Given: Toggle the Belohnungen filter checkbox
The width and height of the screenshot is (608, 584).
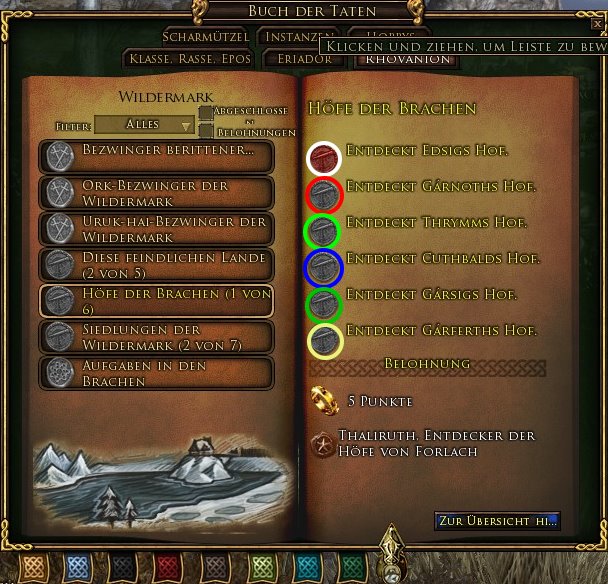Looking at the screenshot, I should pos(206,132).
